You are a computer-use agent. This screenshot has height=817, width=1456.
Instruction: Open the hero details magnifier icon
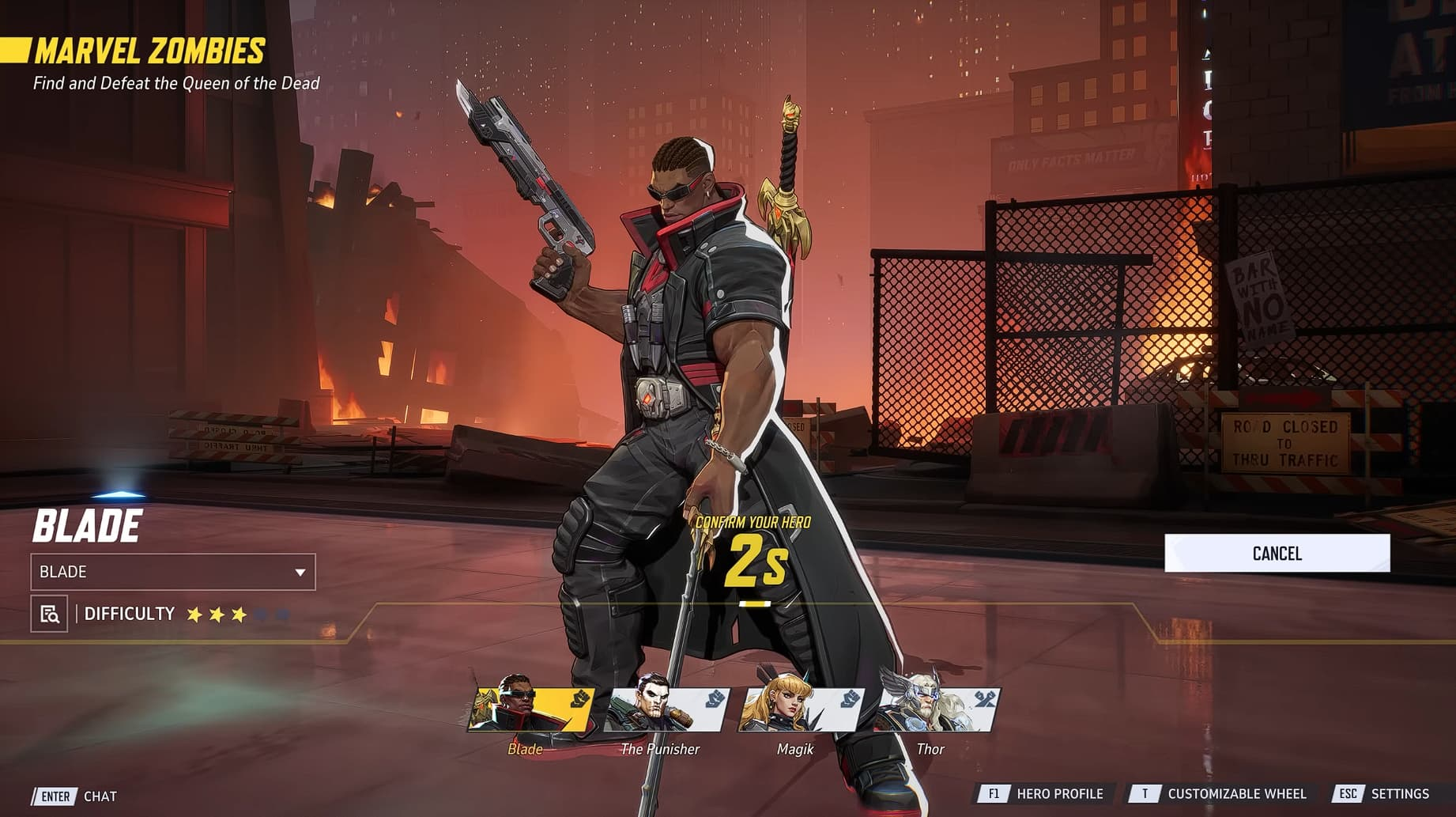click(x=49, y=614)
